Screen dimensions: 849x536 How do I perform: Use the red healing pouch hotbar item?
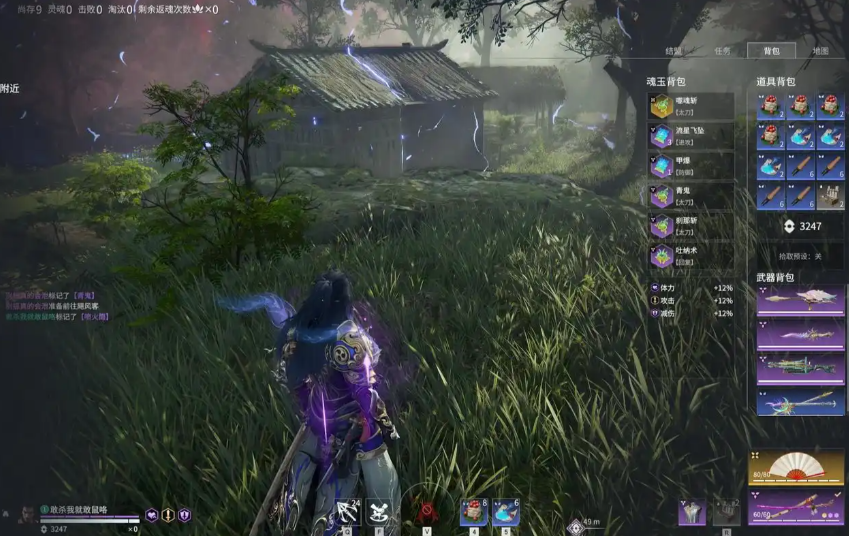click(x=473, y=512)
